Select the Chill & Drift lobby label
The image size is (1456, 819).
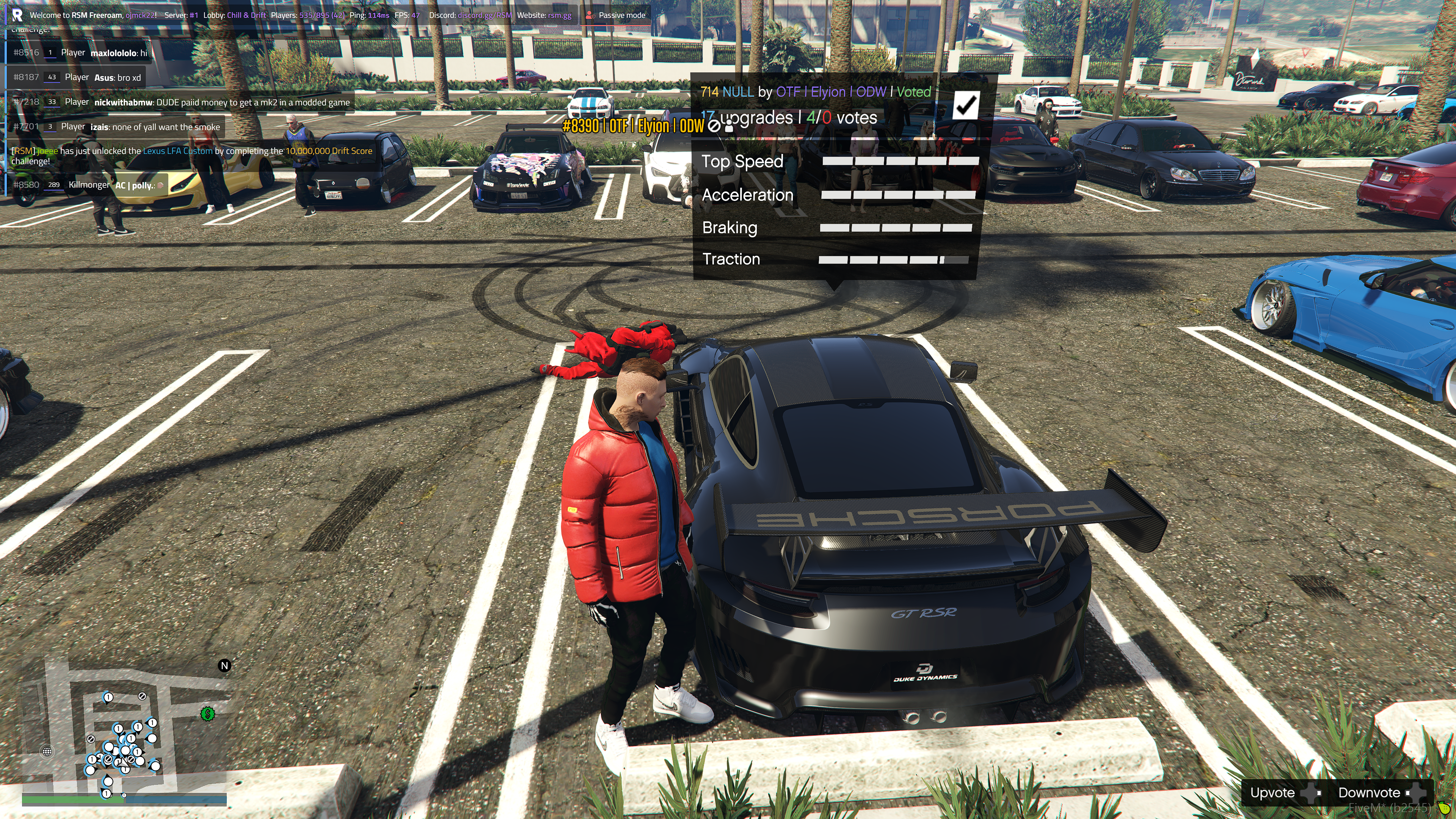(246, 15)
